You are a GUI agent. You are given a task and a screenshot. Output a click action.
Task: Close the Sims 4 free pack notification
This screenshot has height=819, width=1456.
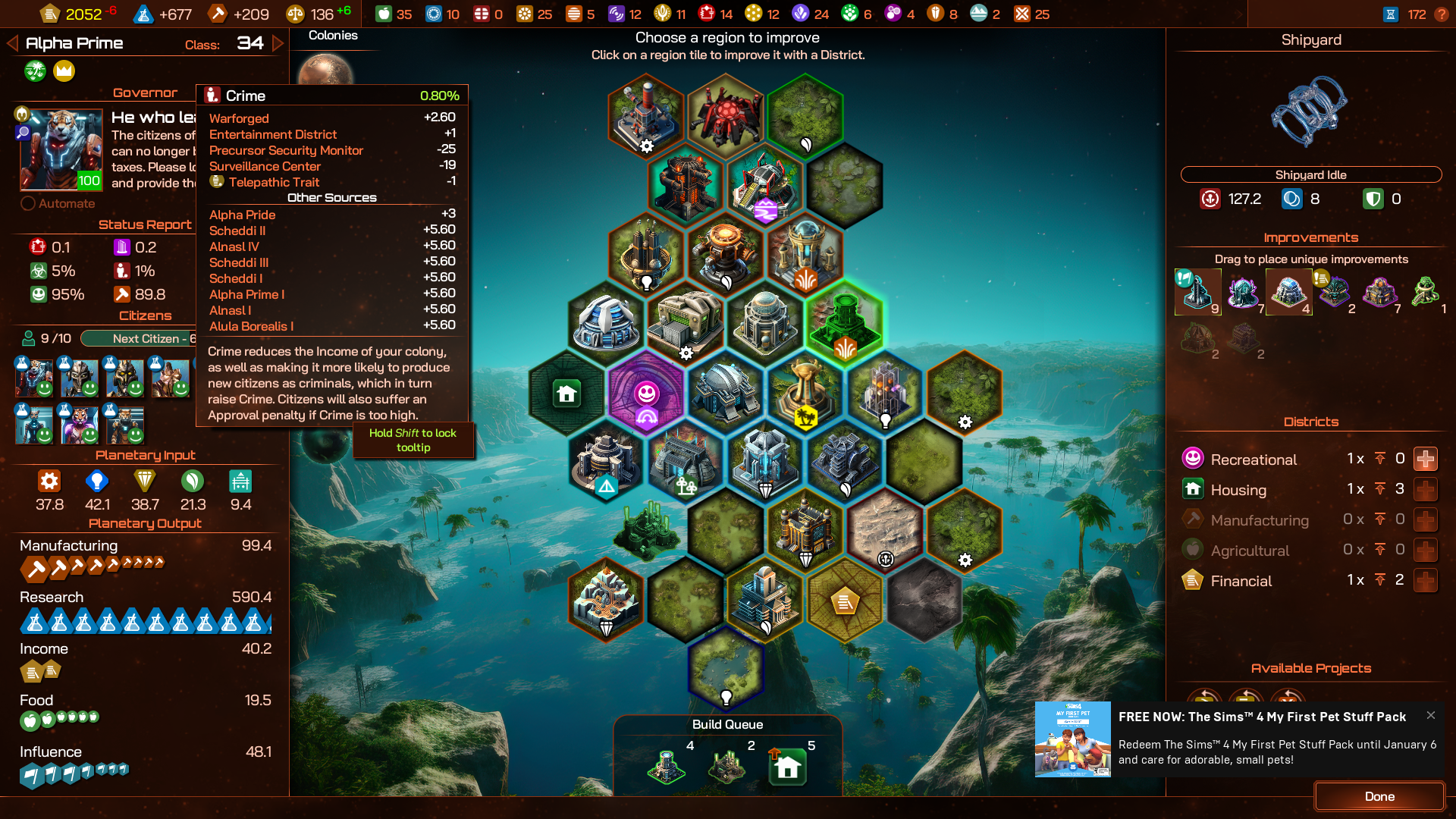coord(1430,715)
